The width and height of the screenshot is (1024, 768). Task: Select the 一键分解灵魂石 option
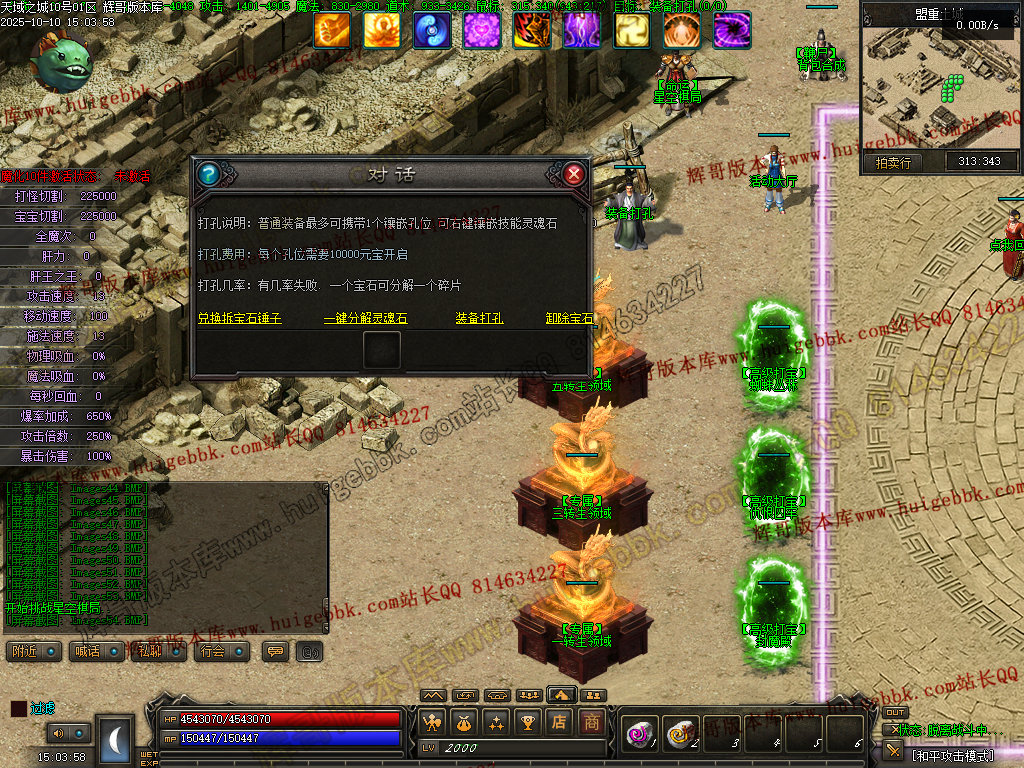click(x=366, y=318)
